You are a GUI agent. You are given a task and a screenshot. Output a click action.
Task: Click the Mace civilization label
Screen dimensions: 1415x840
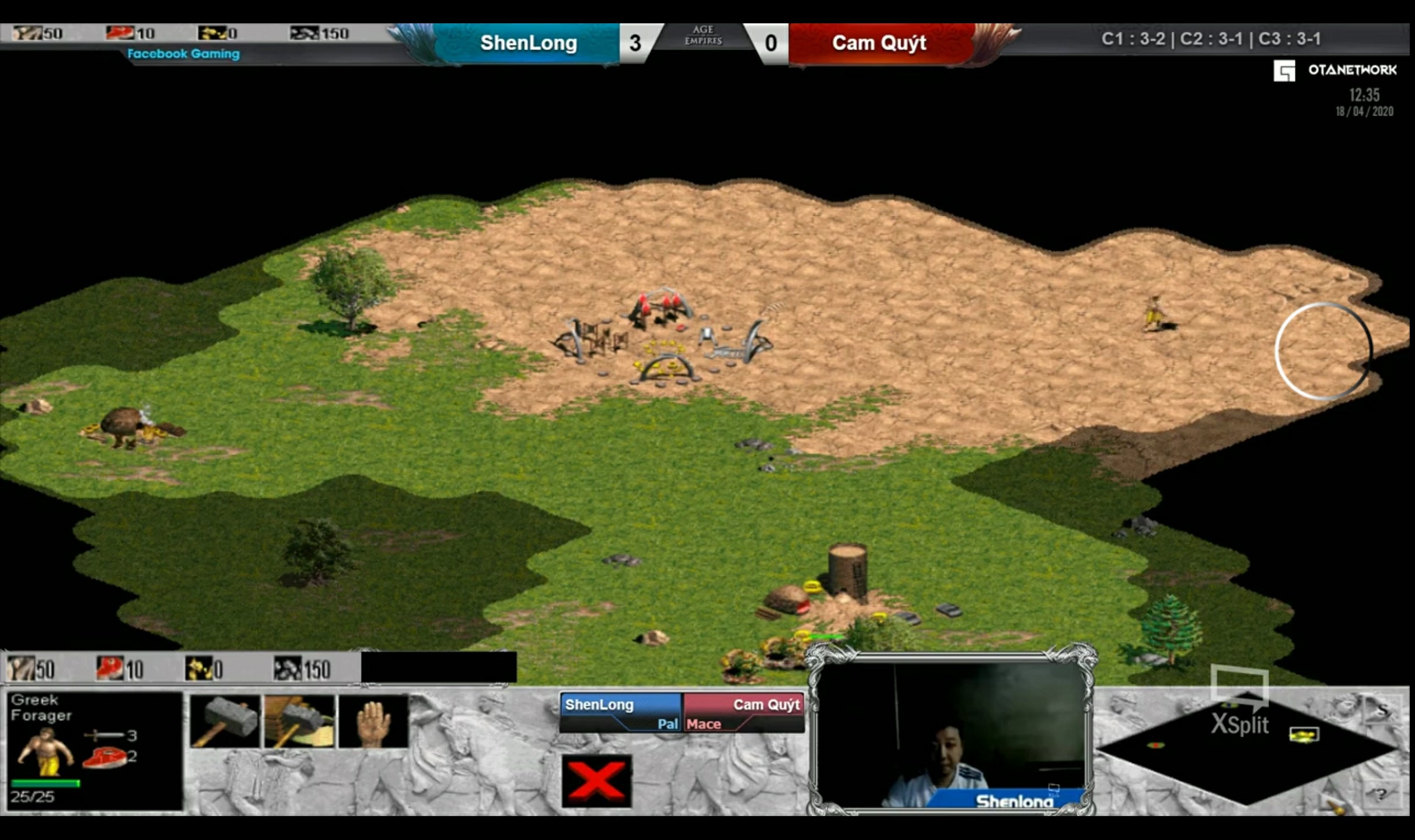pyautogui.click(x=704, y=724)
